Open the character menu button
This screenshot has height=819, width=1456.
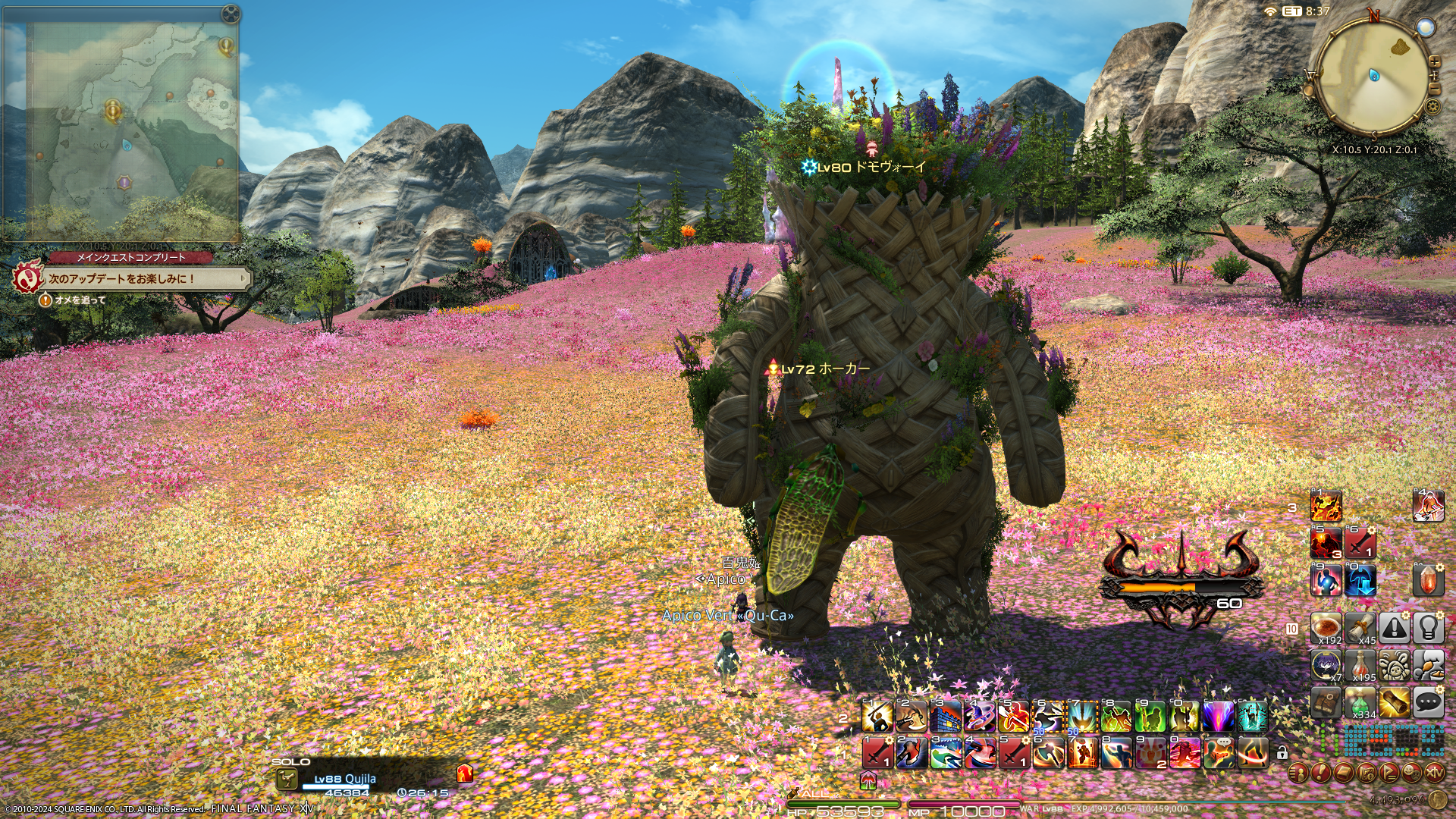pyautogui.click(x=1298, y=773)
